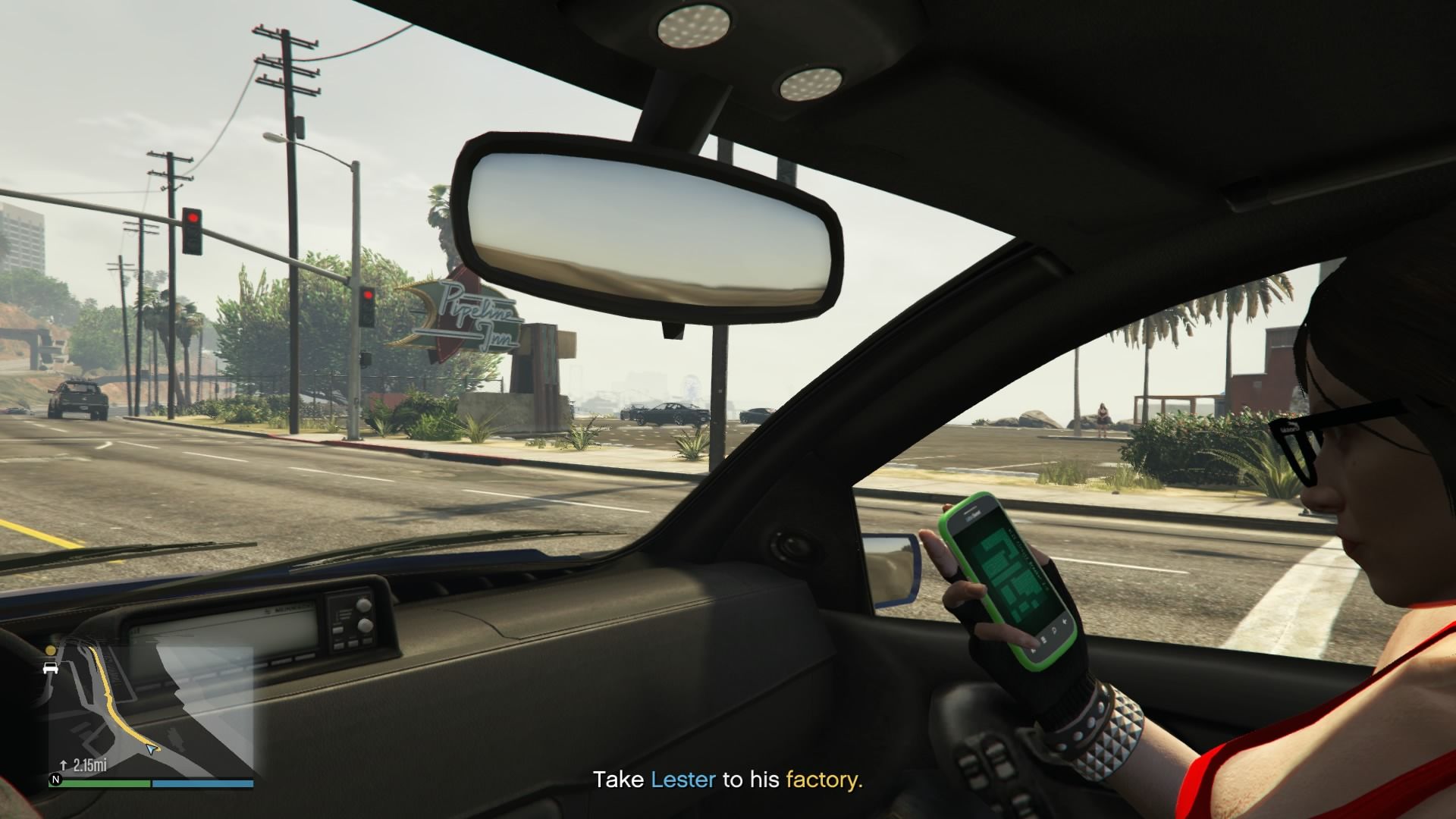Select the white car blip on the minimap
Screen dimensions: 1456x819
pos(50,667)
